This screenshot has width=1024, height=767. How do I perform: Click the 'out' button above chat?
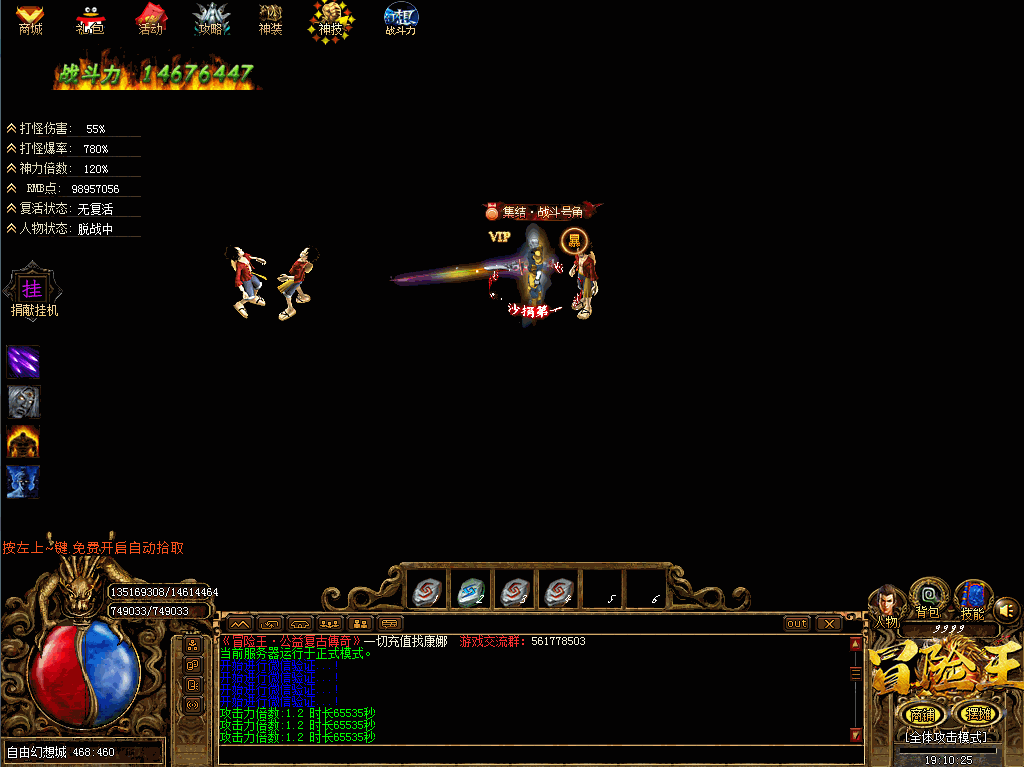tap(797, 624)
